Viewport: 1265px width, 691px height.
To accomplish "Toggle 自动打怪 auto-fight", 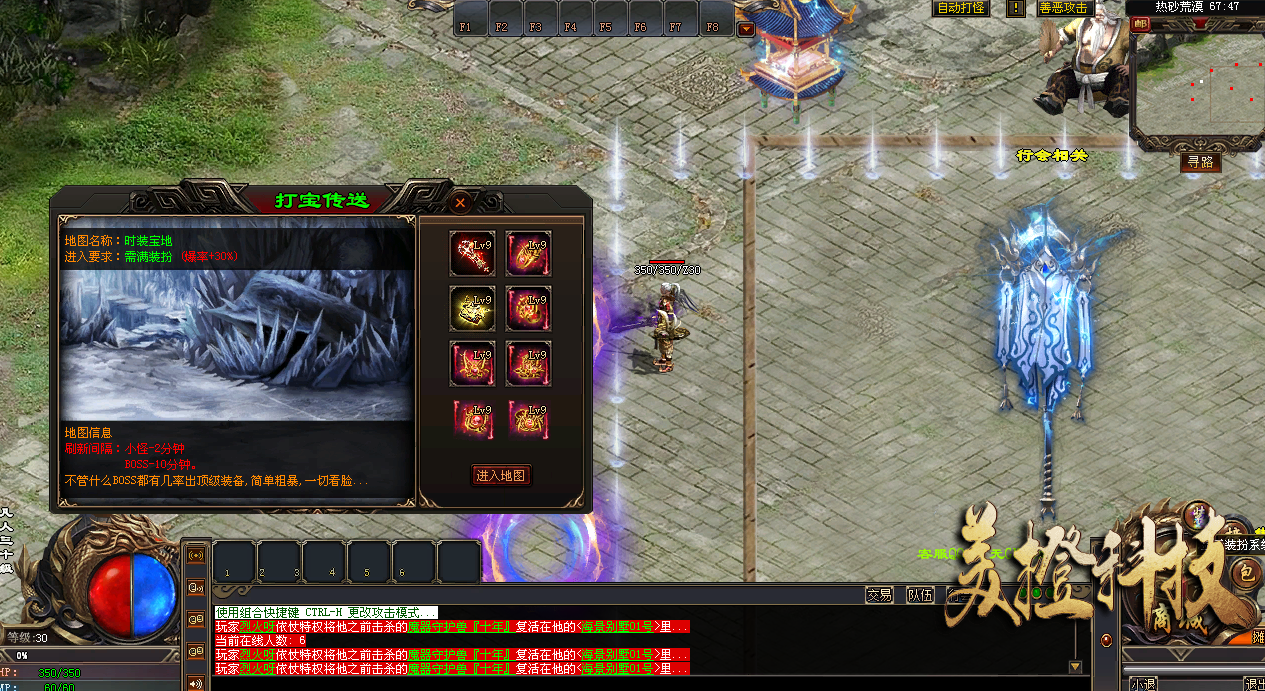I will click(x=961, y=8).
